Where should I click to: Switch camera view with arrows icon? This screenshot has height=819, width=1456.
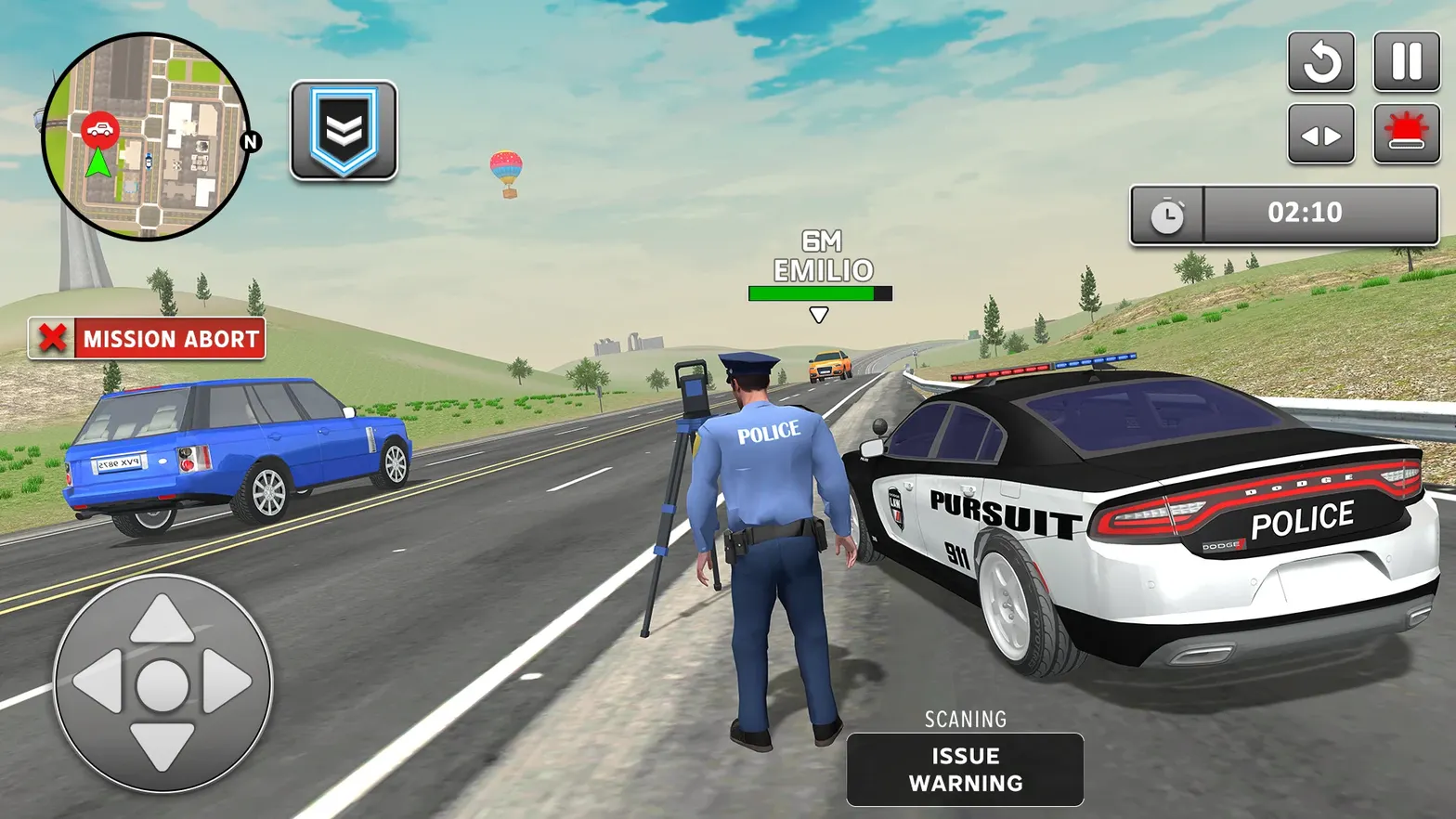pos(1322,132)
